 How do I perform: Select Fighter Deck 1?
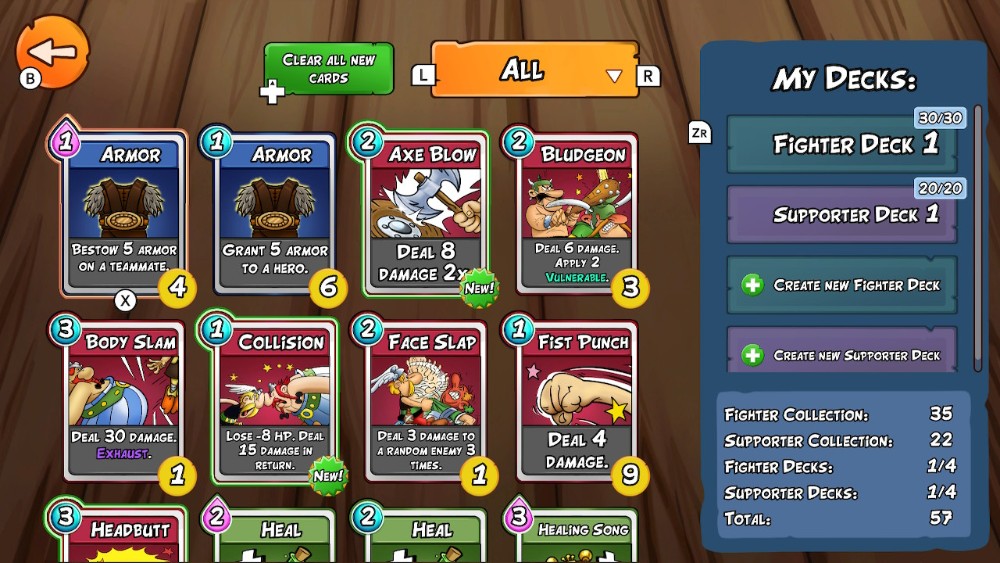[x=842, y=144]
